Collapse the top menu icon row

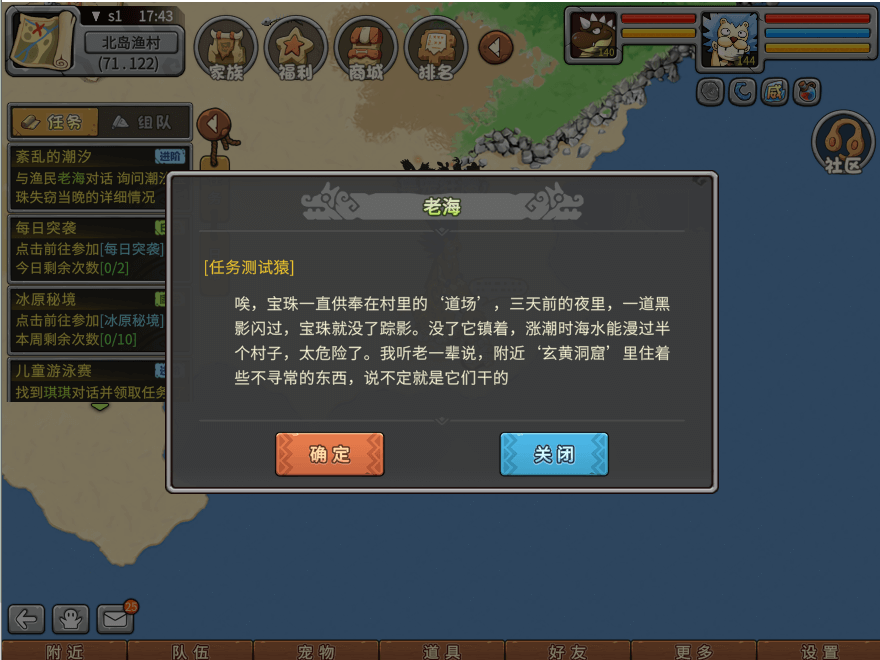(x=496, y=46)
